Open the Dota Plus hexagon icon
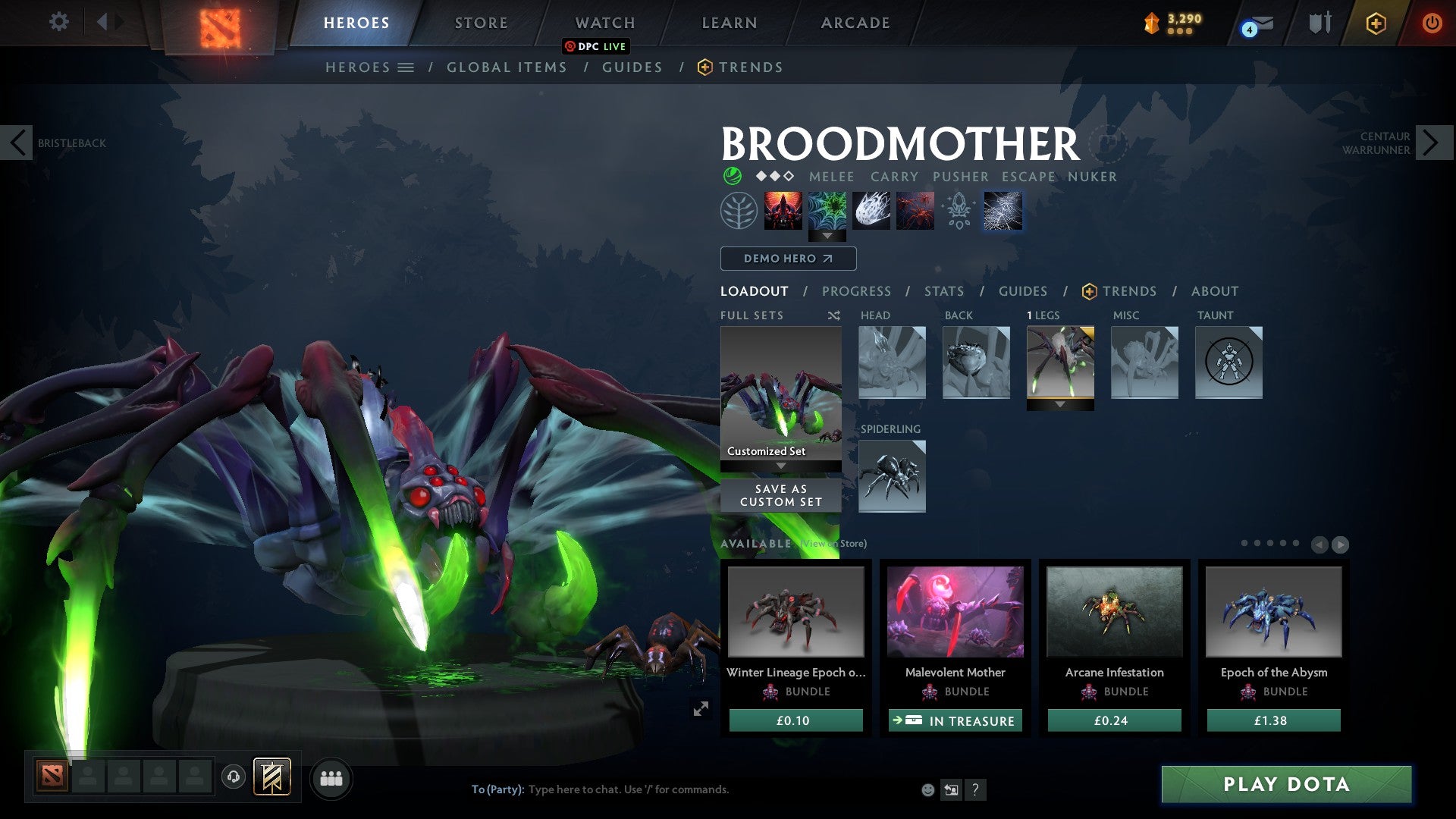This screenshot has width=1456, height=819. 1376,23
